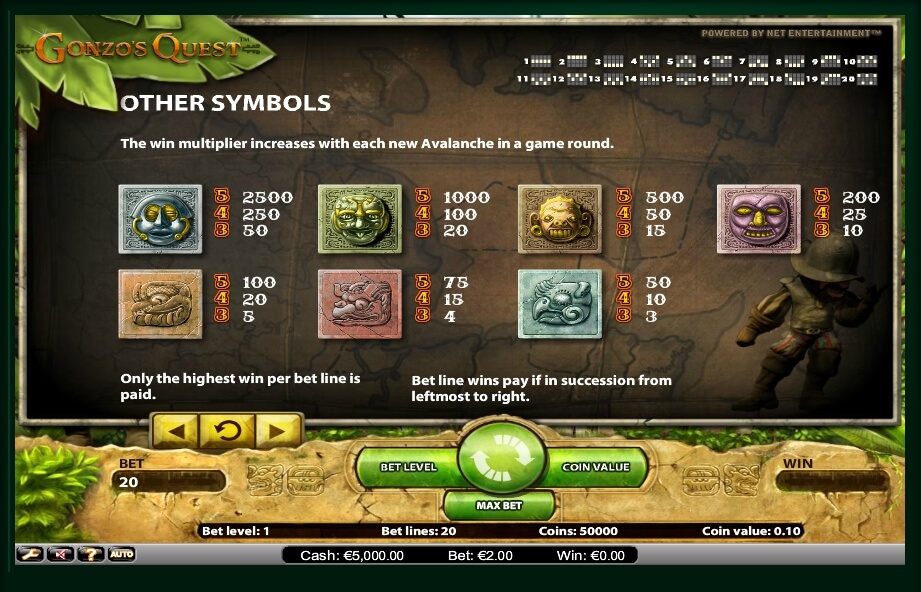The width and height of the screenshot is (921, 592).
Task: Adjust the Bet Level
Action: pos(407,467)
